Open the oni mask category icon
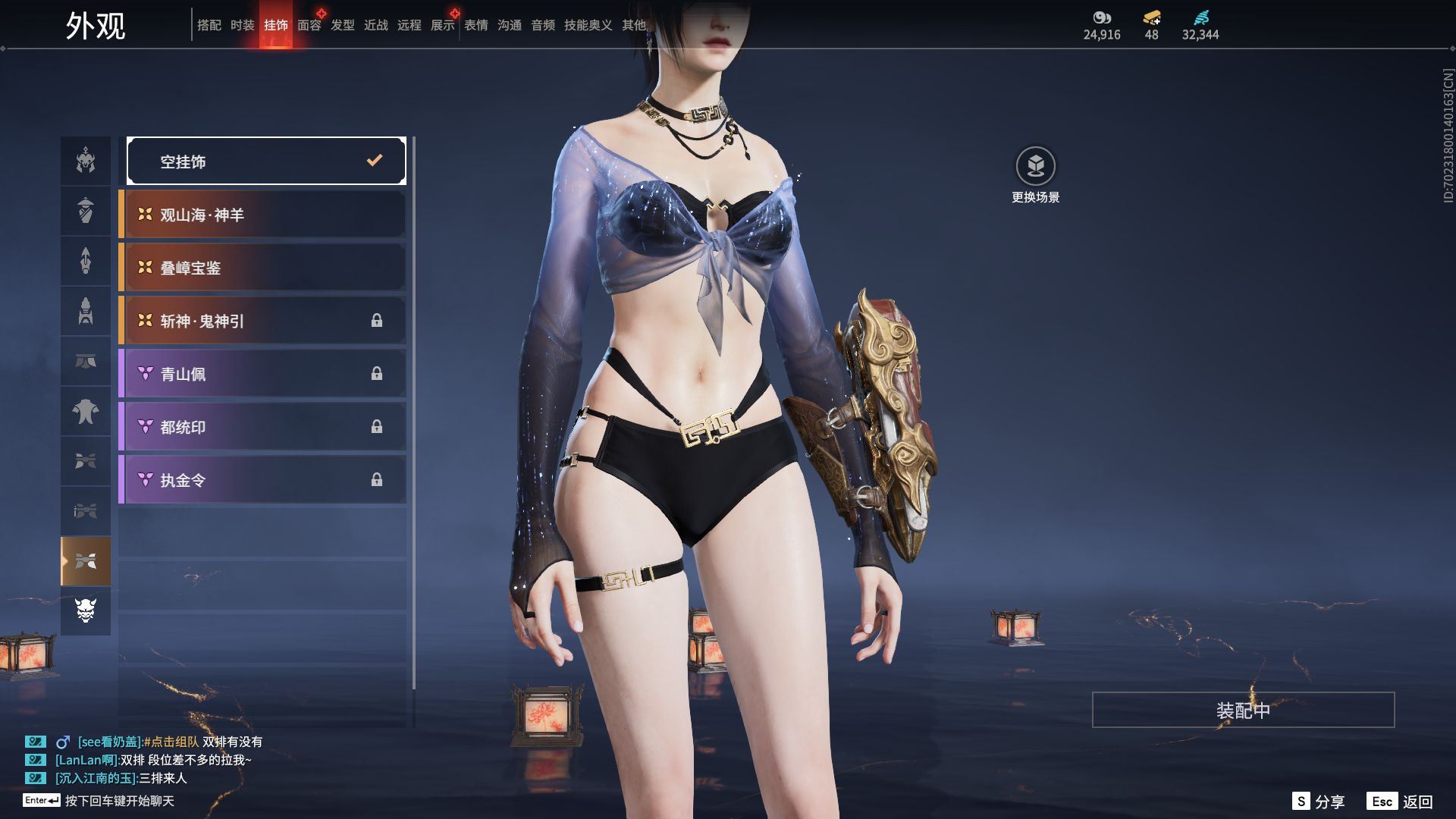 pos(86,610)
